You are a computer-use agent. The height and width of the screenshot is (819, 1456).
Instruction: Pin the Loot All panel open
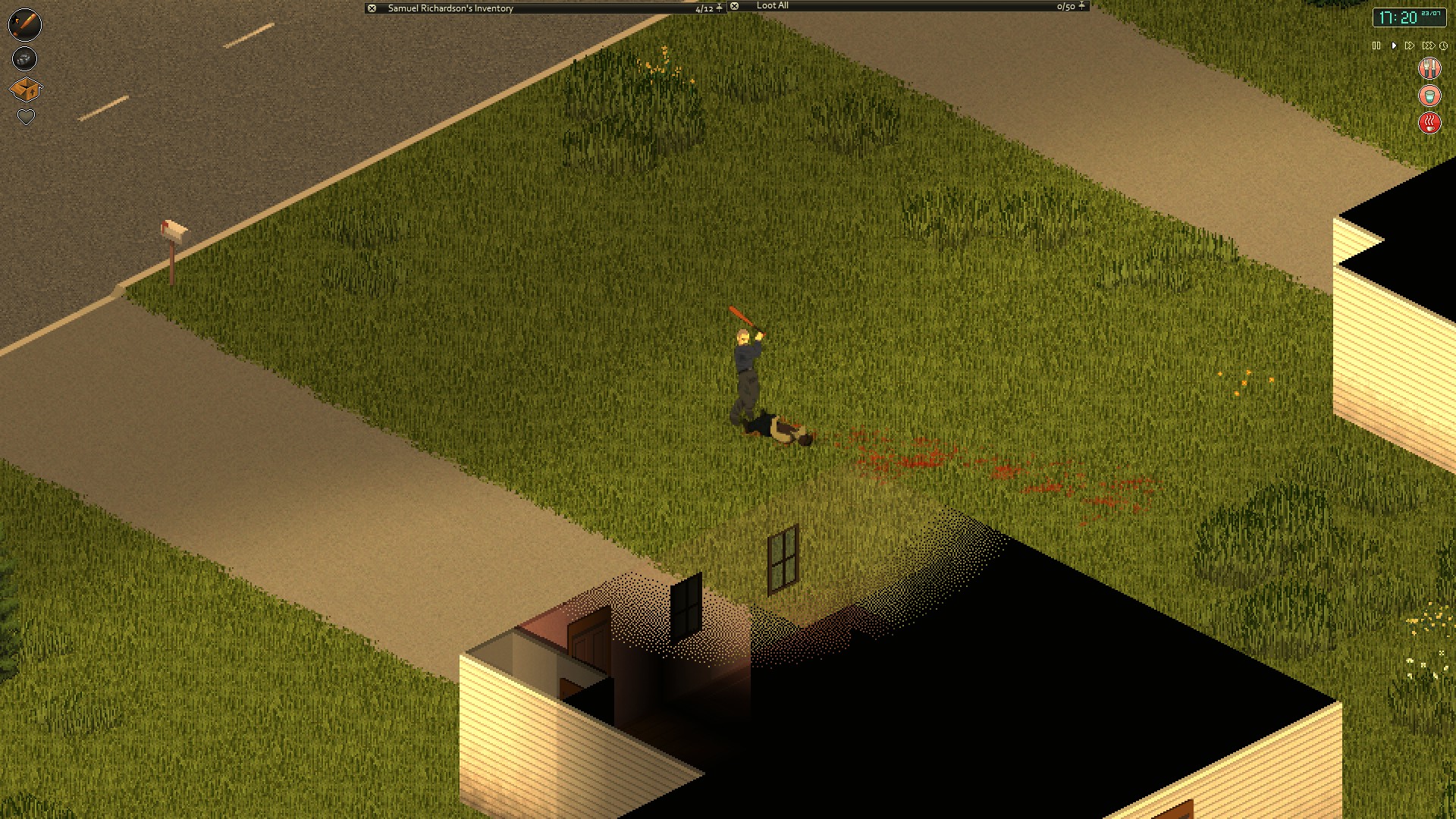click(x=1081, y=6)
